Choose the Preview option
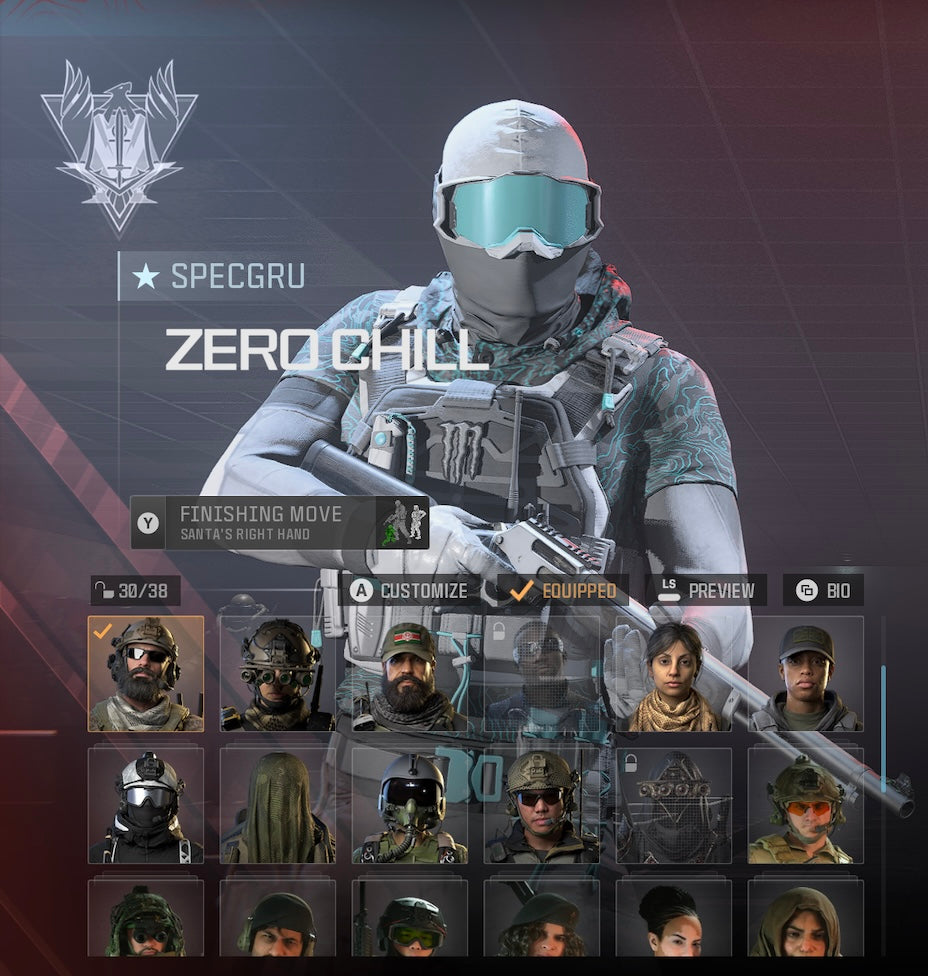928x976 pixels. (706, 590)
